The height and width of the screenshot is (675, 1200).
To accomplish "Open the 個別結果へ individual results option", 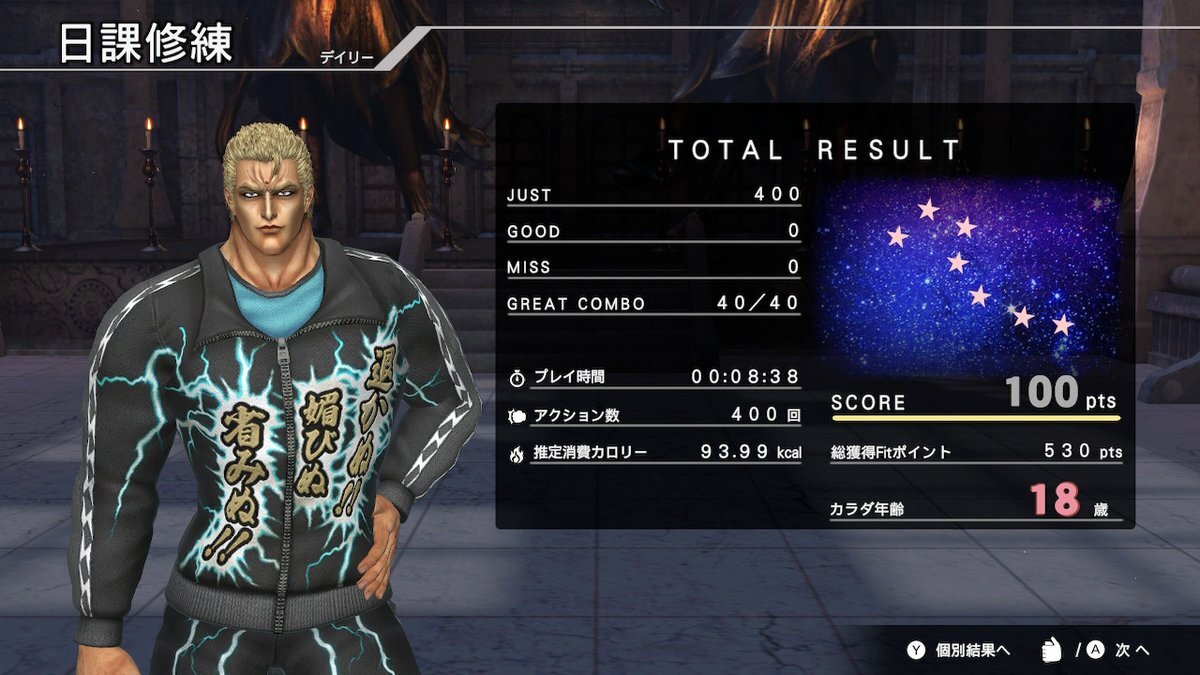I will click(959, 650).
